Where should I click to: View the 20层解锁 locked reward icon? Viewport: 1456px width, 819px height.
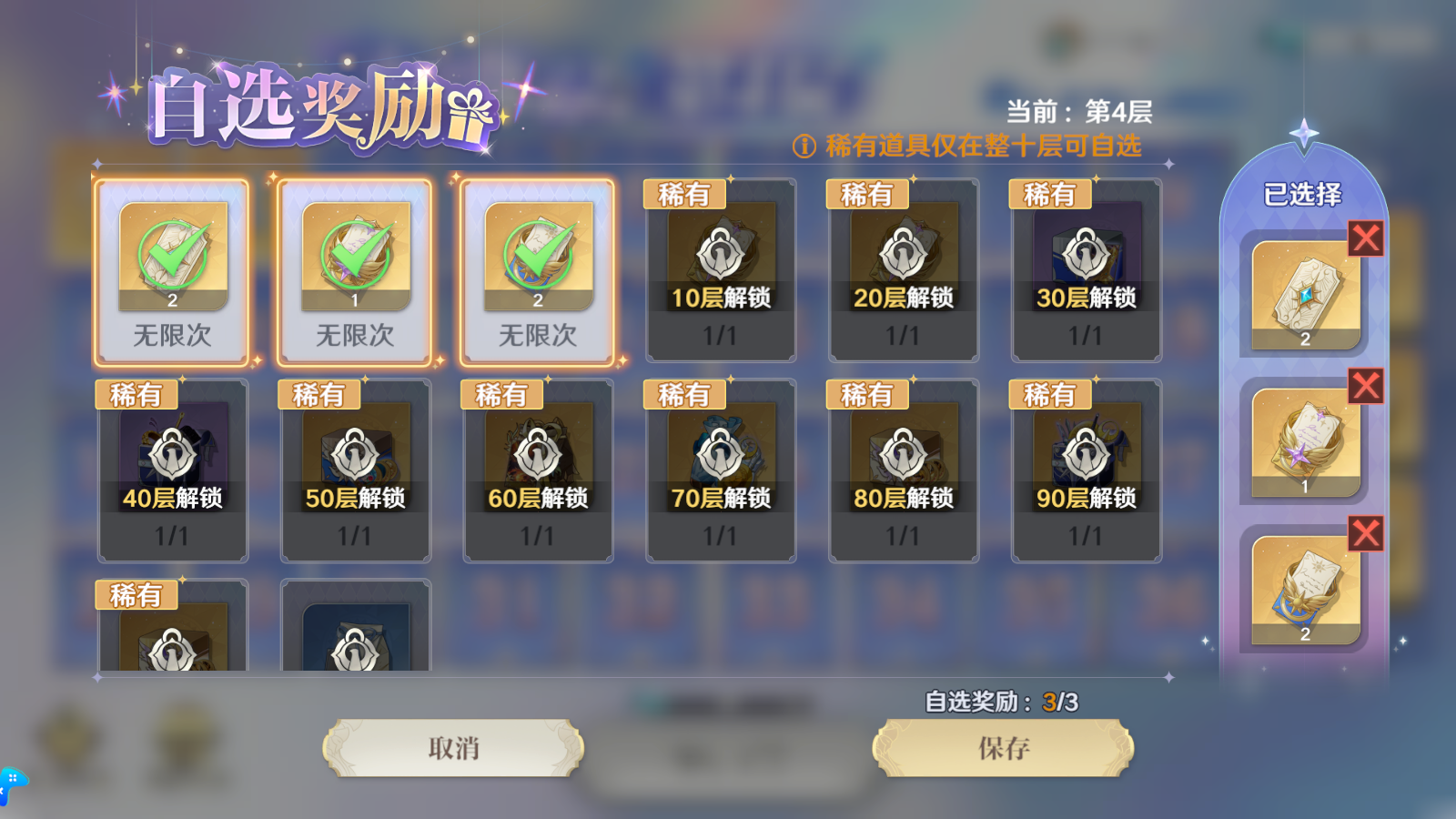904,255
